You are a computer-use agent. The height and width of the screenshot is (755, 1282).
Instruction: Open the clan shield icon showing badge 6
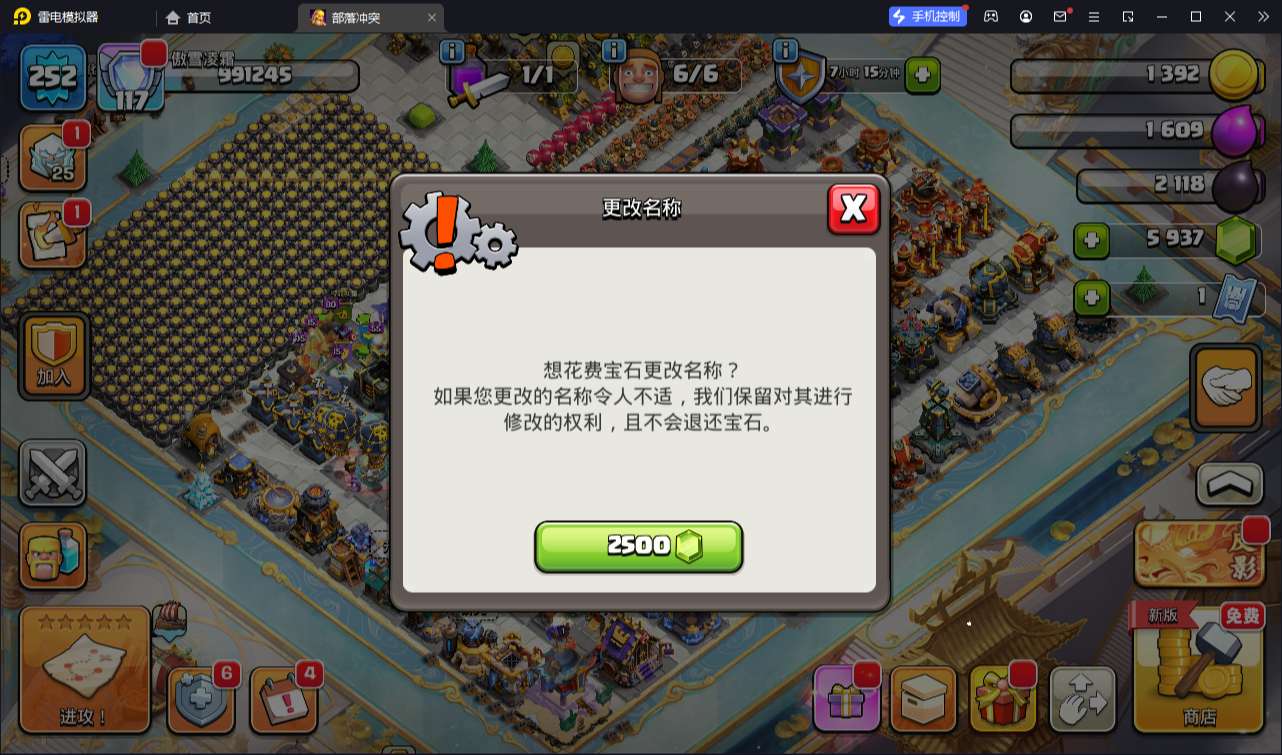point(201,700)
